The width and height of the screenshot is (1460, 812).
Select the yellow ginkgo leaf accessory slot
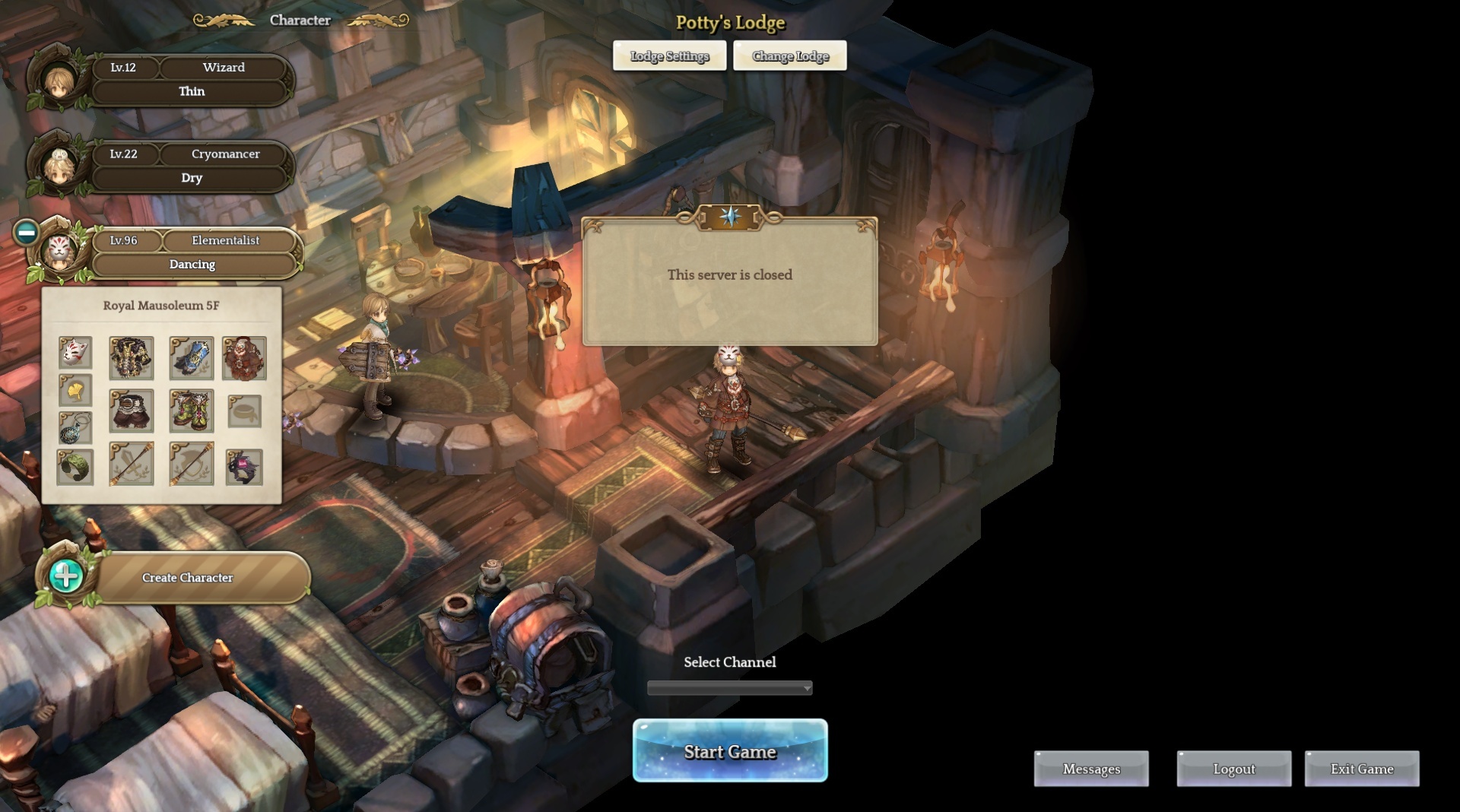pyautogui.click(x=75, y=391)
